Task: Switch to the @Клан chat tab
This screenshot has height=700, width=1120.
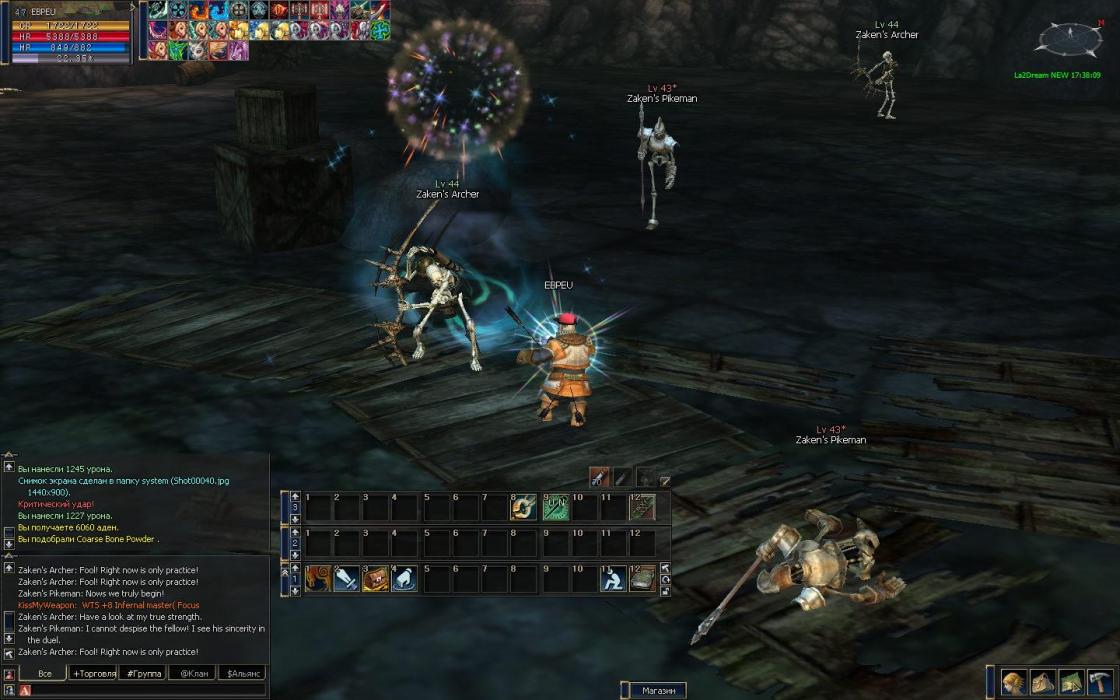Action: (193, 673)
